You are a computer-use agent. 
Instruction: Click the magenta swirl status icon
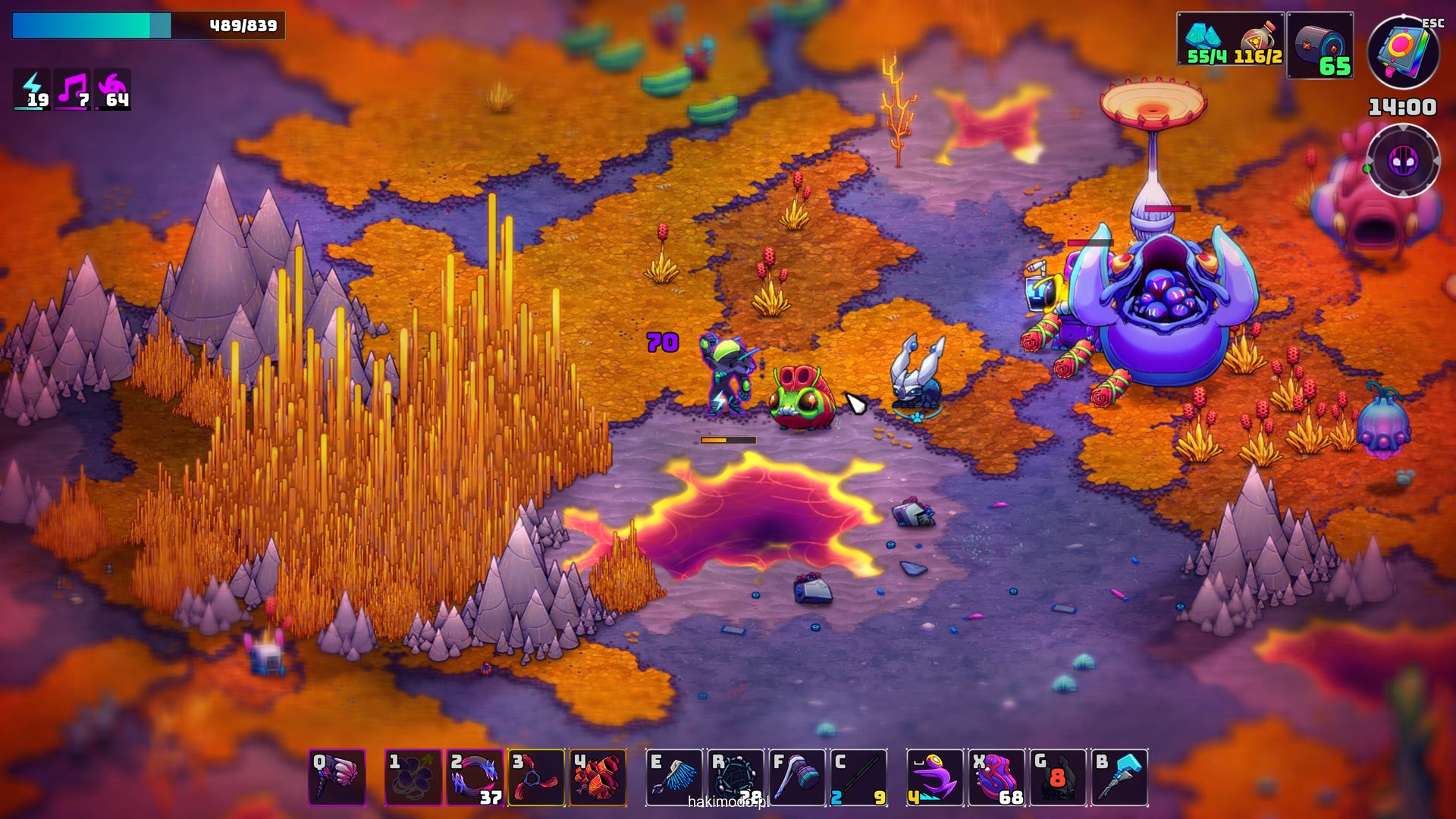pos(113,89)
